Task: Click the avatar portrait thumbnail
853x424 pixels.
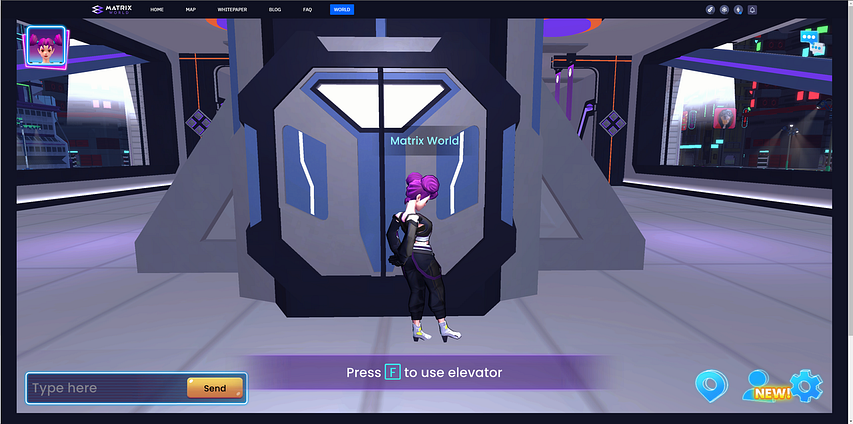Action: [x=41, y=47]
